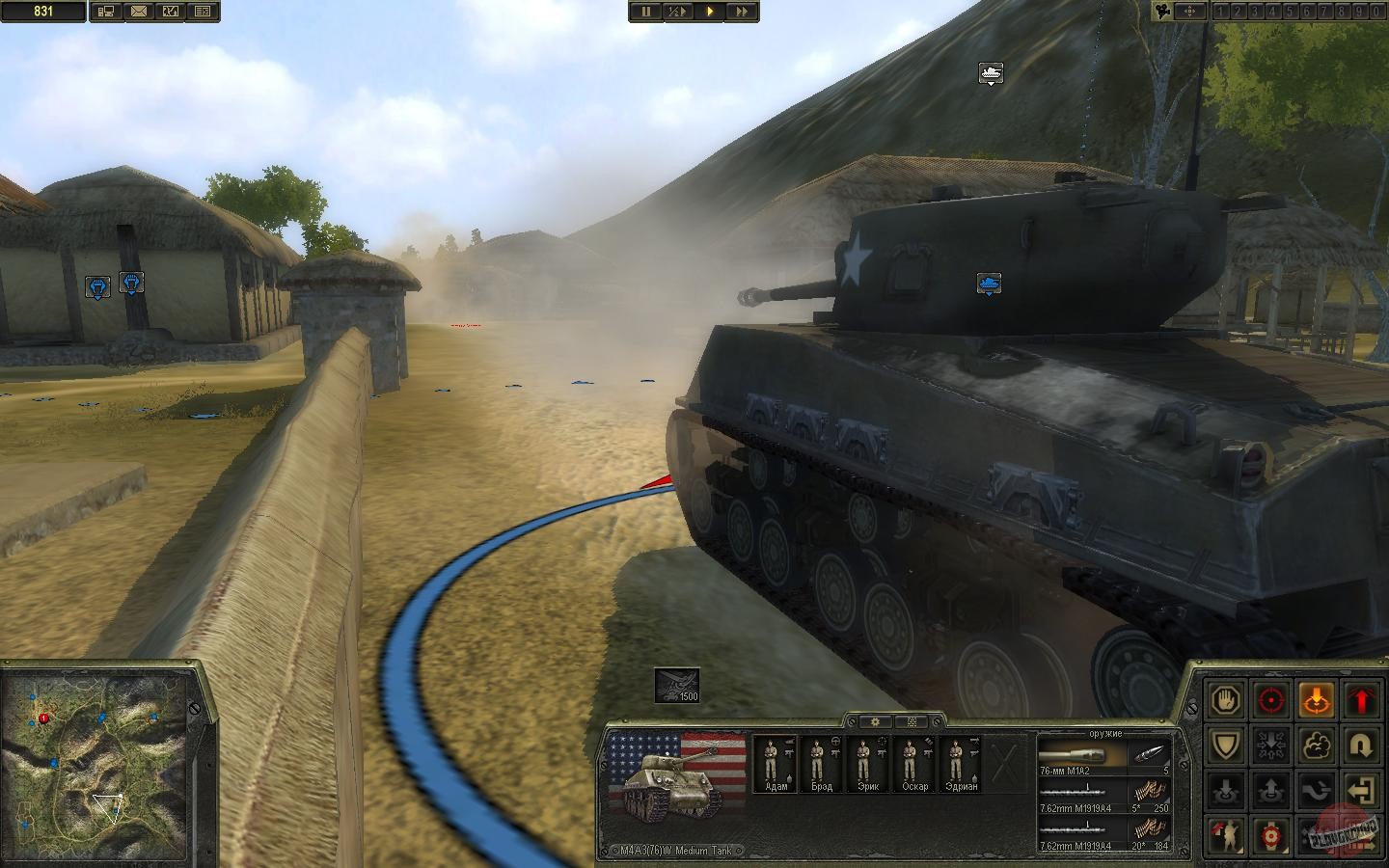The height and width of the screenshot is (868, 1389).
Task: Open the messages envelope icon near the 831 counter
Action: 140,12
